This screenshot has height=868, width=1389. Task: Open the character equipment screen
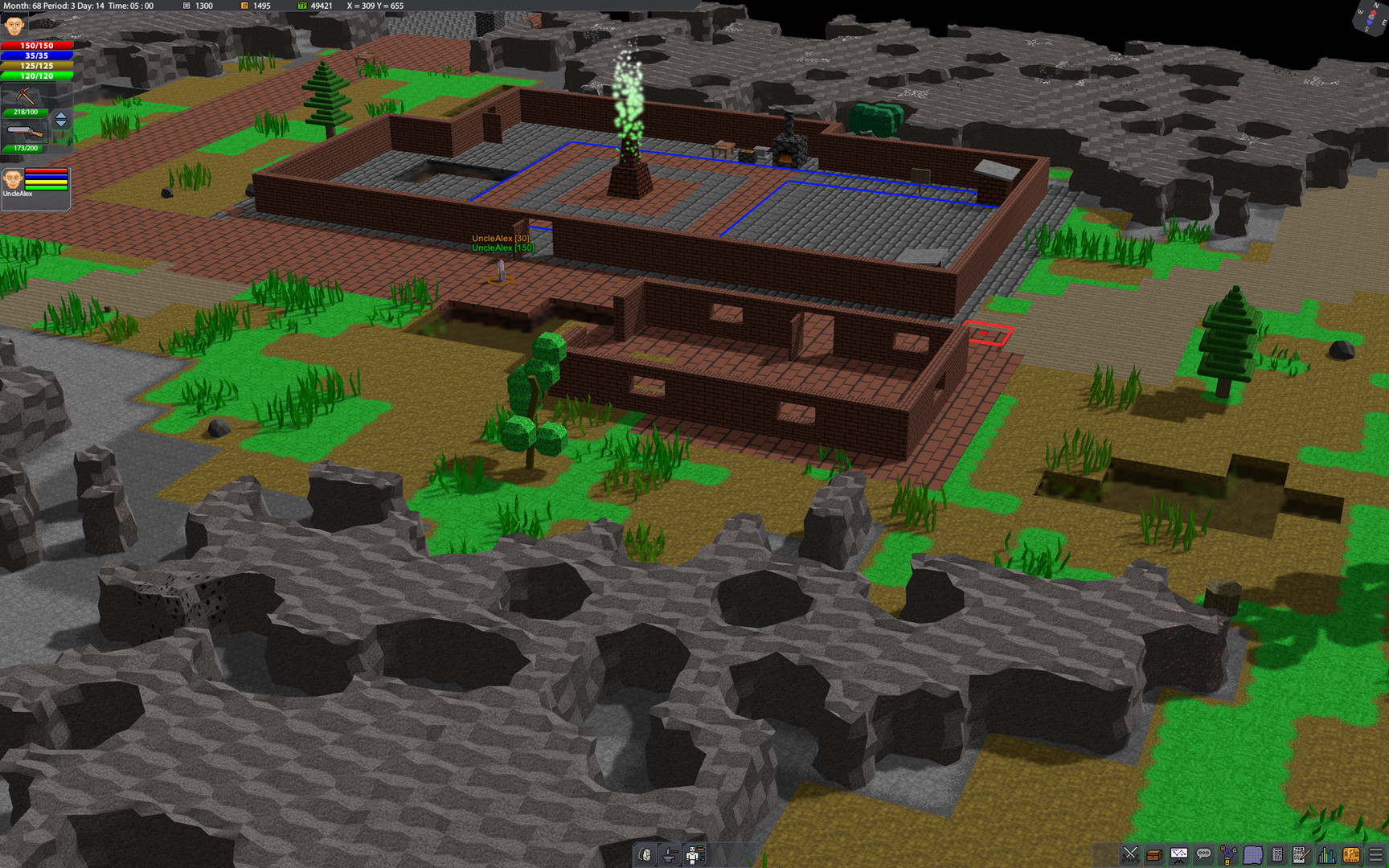pos(693,854)
